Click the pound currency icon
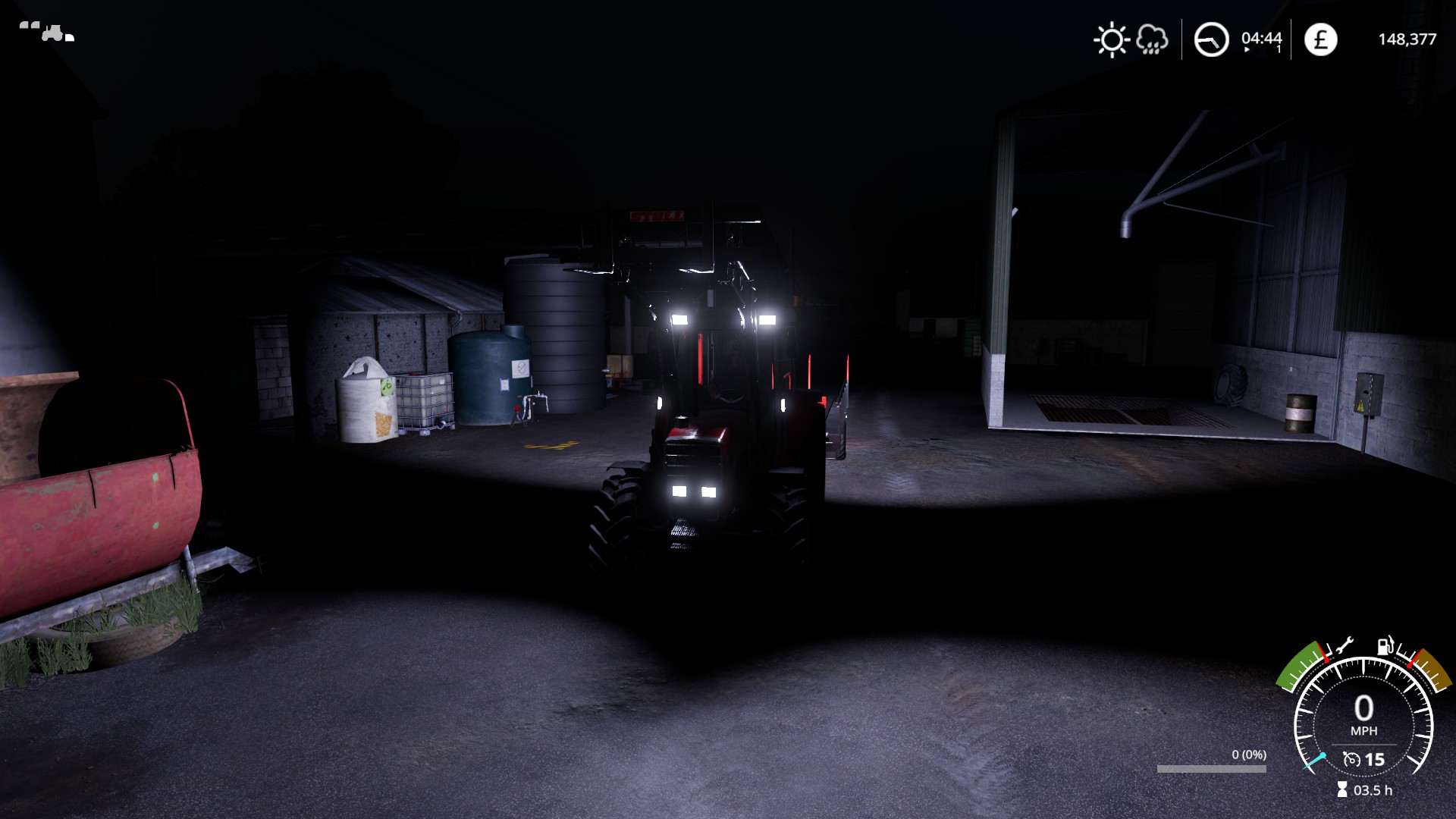The height and width of the screenshot is (819, 1456). point(1320,39)
